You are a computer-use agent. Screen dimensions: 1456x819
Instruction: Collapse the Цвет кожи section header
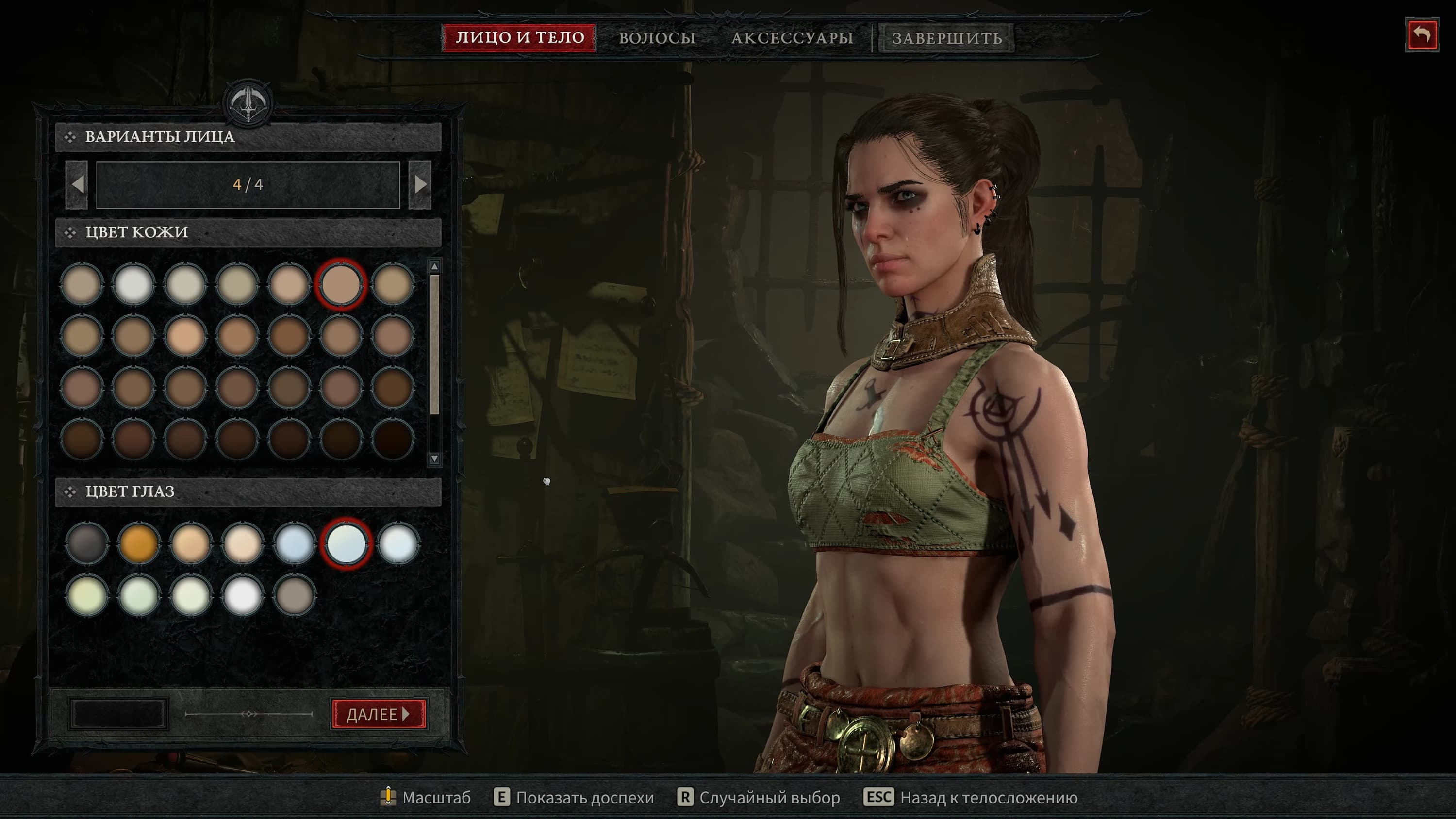[x=248, y=232]
